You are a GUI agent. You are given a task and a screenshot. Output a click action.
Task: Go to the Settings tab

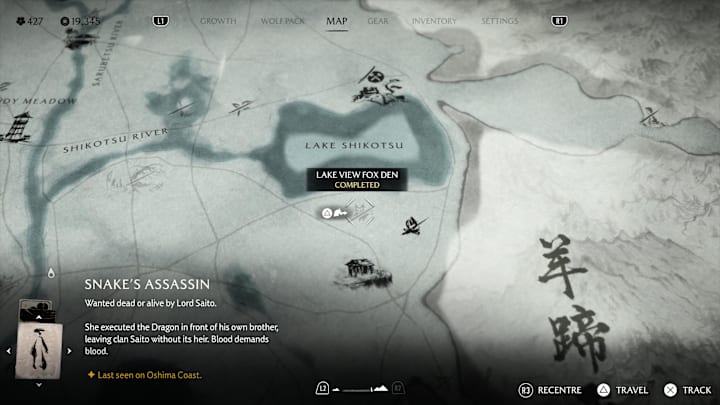pyautogui.click(x=500, y=21)
